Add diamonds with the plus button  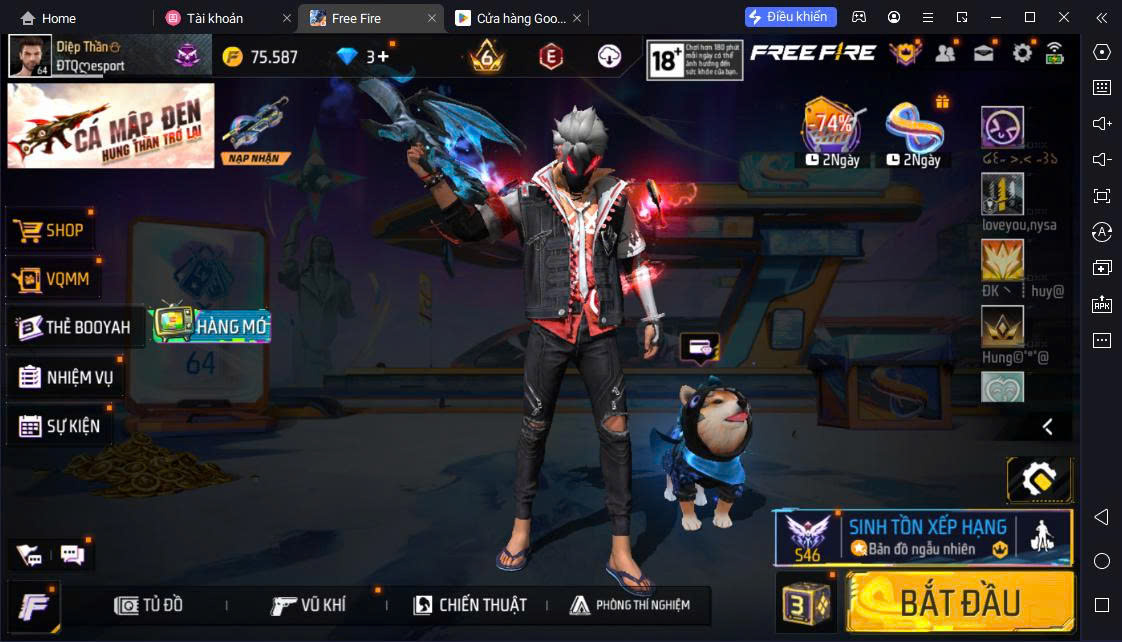(383, 57)
